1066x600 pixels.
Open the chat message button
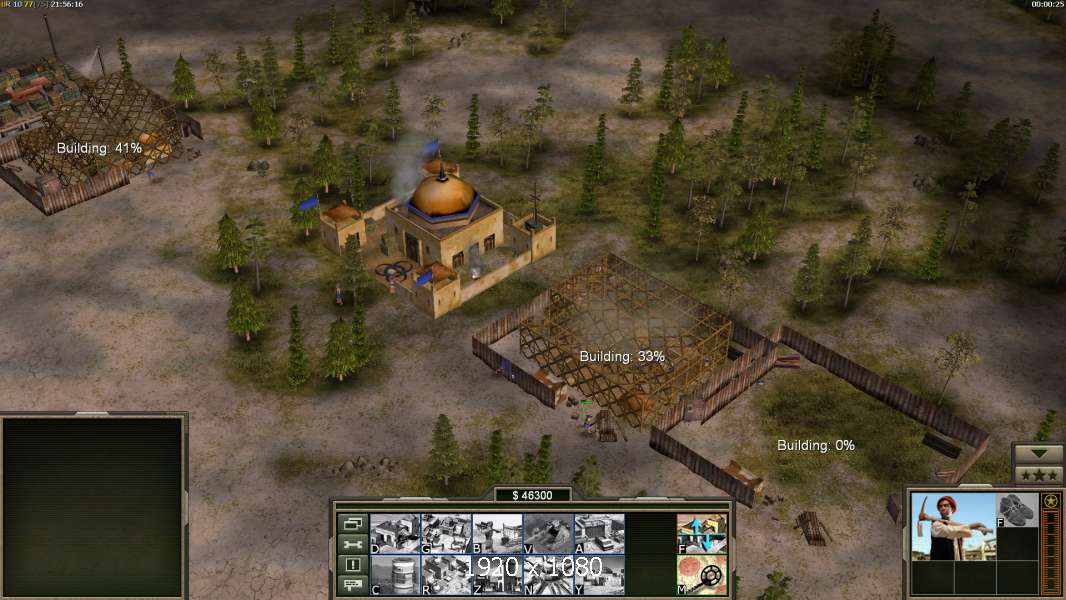pos(352,586)
